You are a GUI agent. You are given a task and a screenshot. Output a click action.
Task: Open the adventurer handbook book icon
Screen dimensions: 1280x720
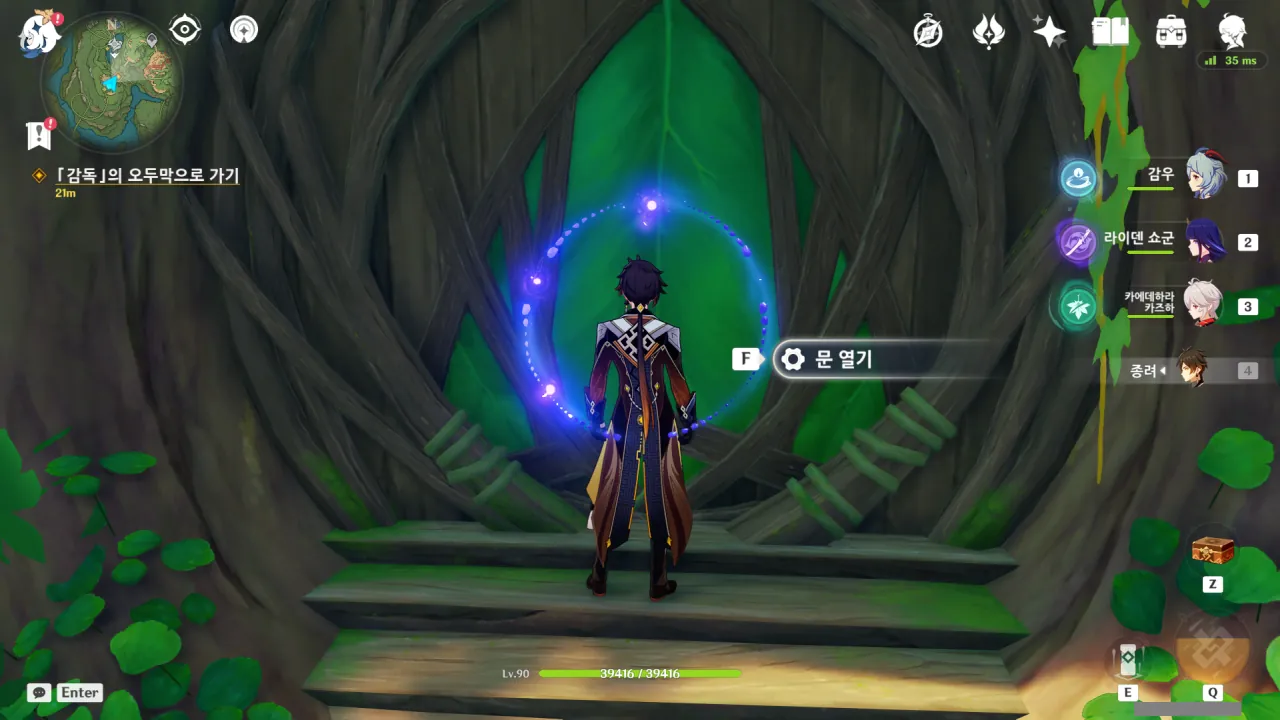[x=1110, y=32]
